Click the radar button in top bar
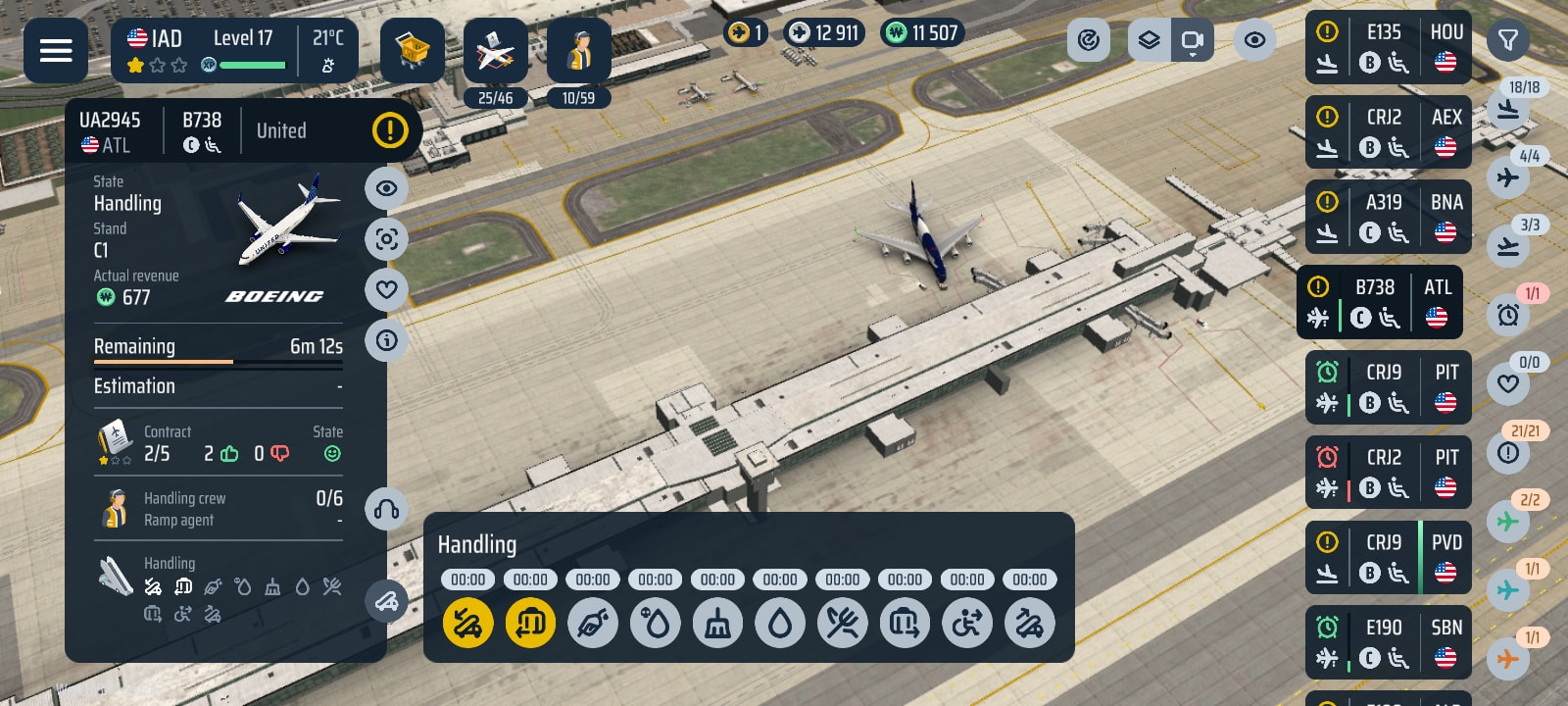Screen dimensions: 1568x706 pyautogui.click(x=1088, y=41)
